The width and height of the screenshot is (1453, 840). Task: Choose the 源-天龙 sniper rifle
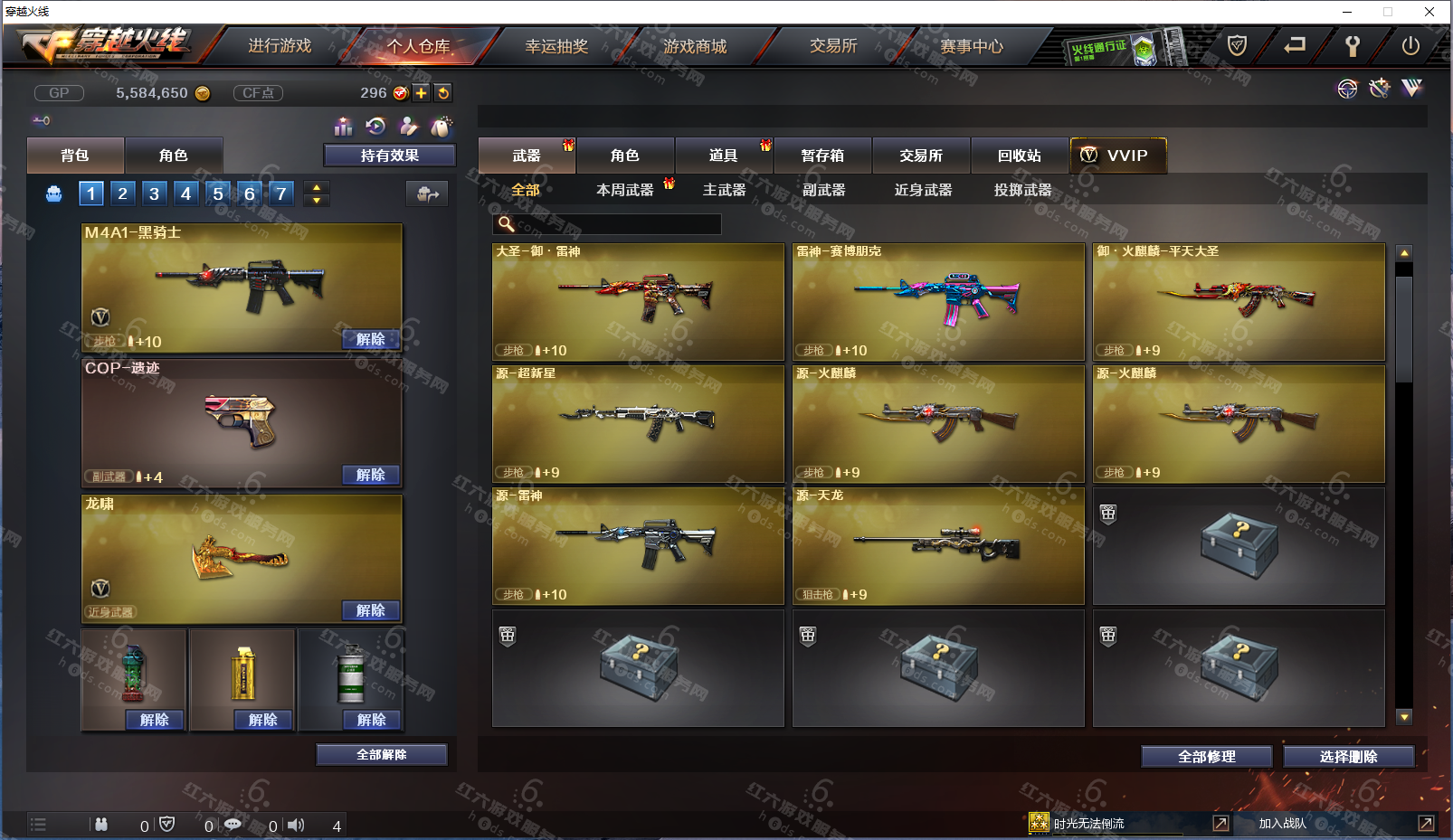coord(938,546)
